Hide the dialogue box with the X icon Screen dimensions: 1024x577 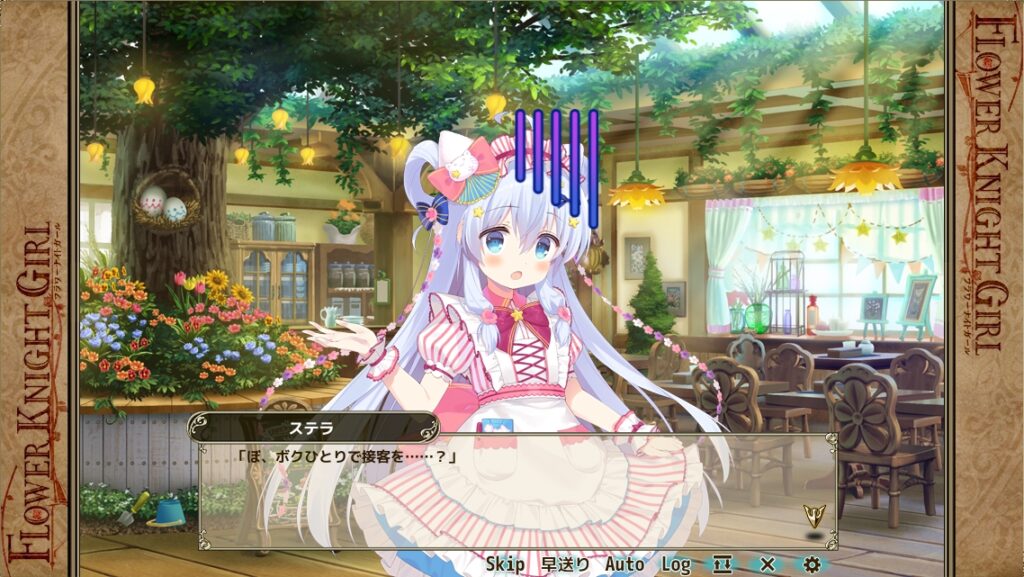click(x=767, y=565)
